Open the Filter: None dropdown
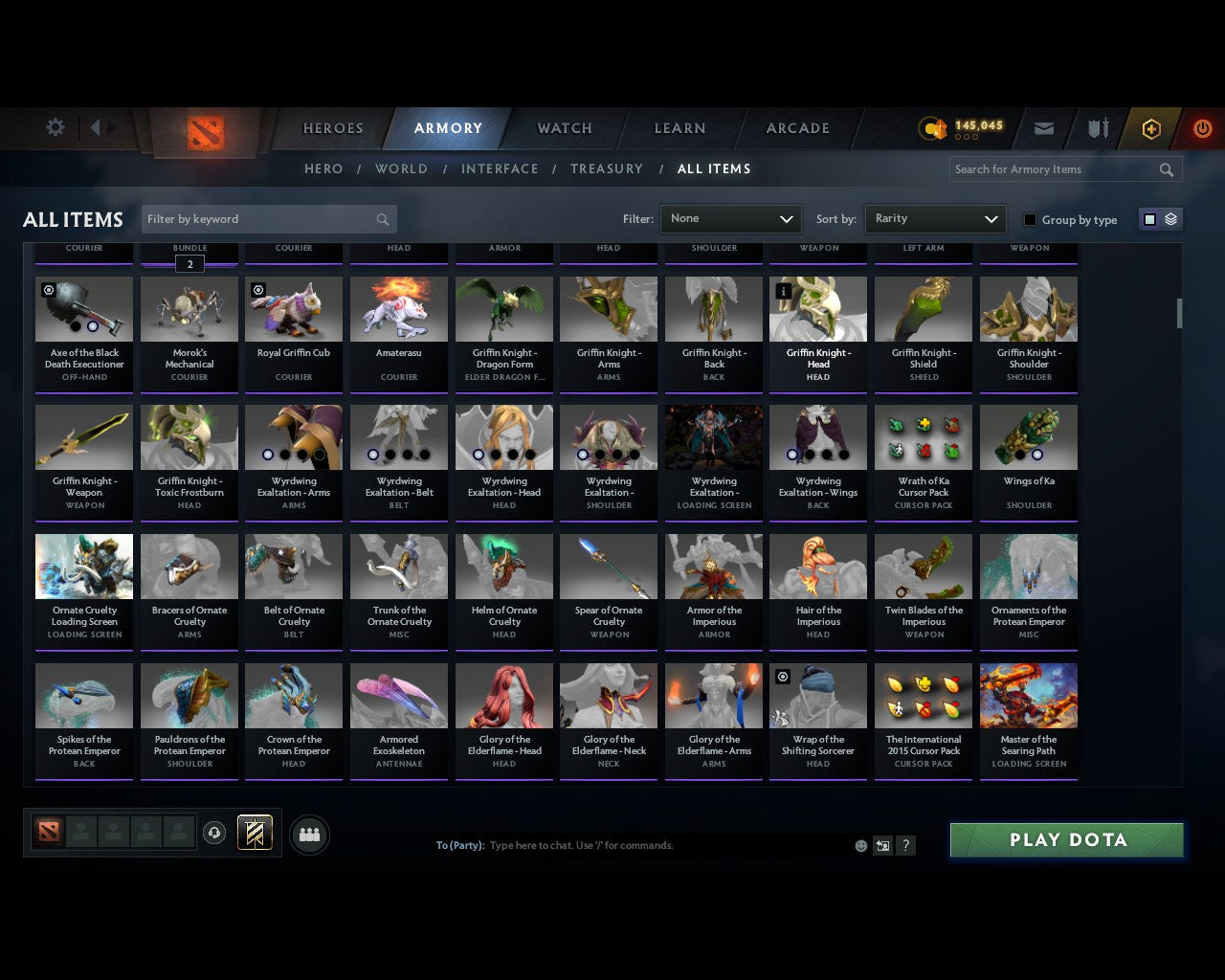The width and height of the screenshot is (1225, 980). click(730, 218)
